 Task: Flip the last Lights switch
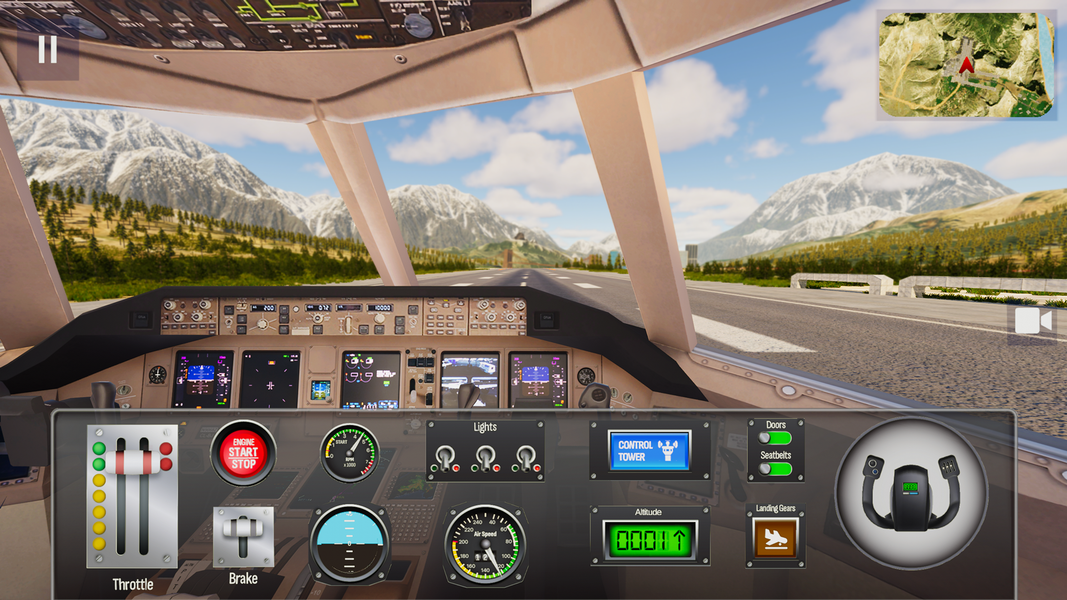click(526, 458)
